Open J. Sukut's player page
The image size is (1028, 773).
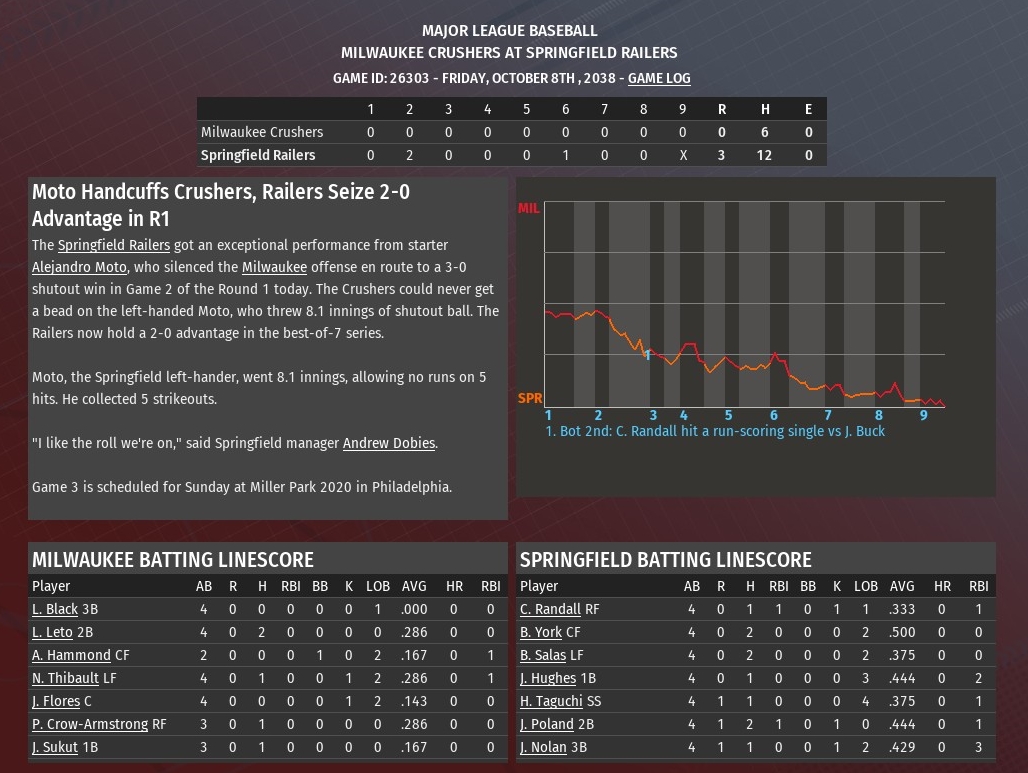point(55,747)
